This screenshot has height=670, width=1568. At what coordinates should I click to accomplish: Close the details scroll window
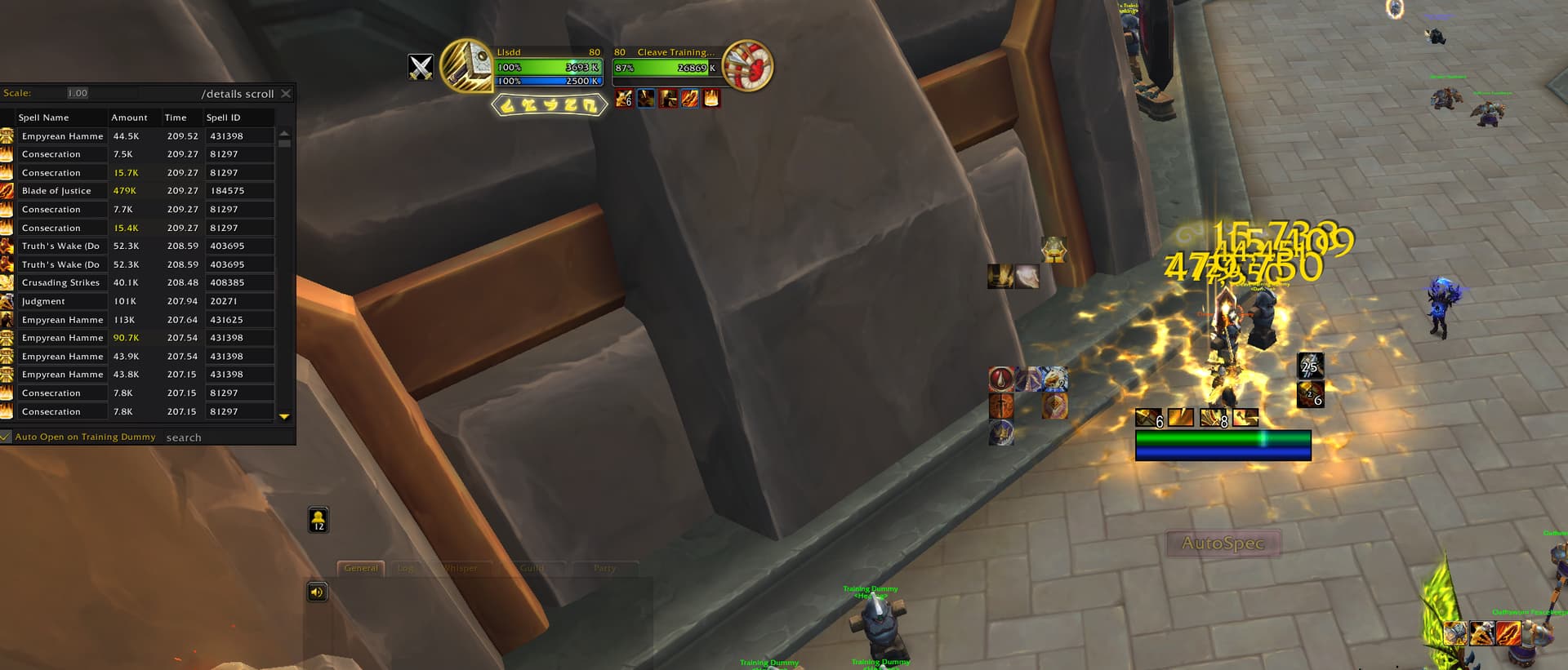pyautogui.click(x=286, y=94)
